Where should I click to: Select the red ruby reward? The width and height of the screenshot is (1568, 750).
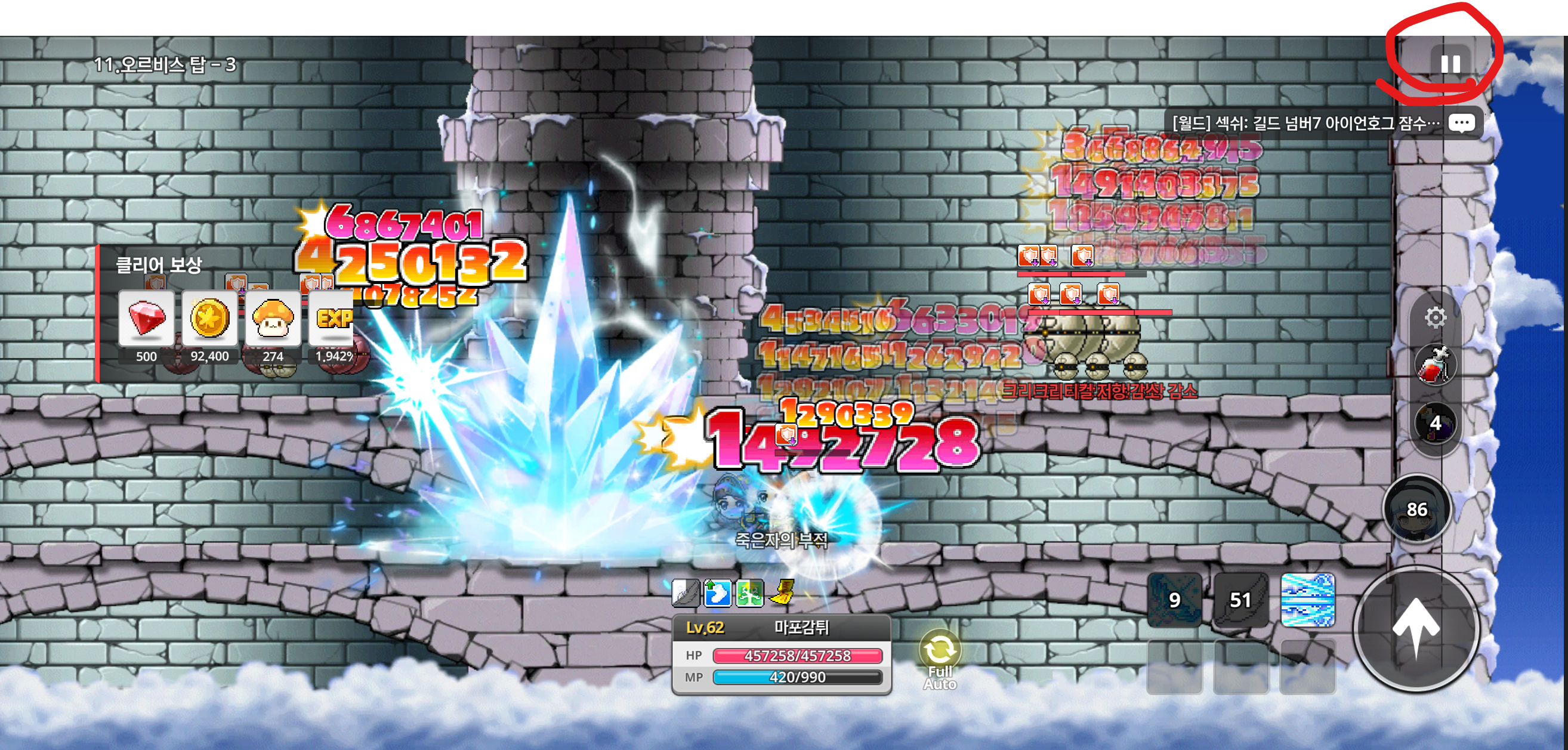[x=146, y=319]
